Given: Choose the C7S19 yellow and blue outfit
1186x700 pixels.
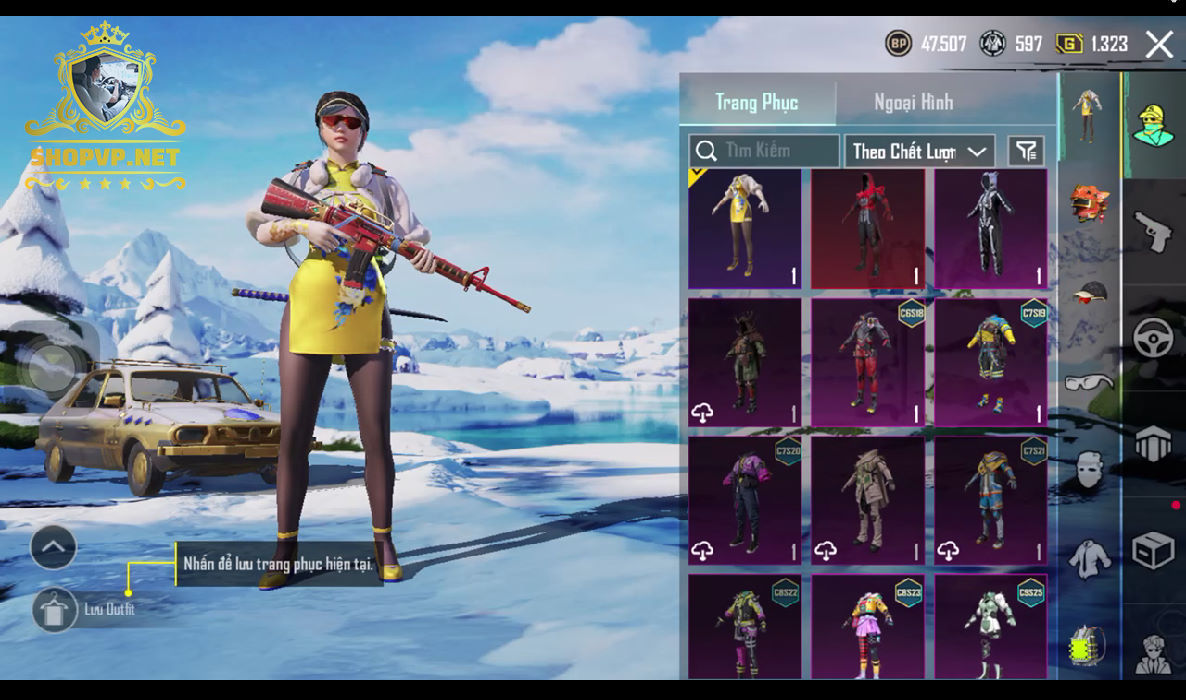Looking at the screenshot, I should click(x=990, y=362).
